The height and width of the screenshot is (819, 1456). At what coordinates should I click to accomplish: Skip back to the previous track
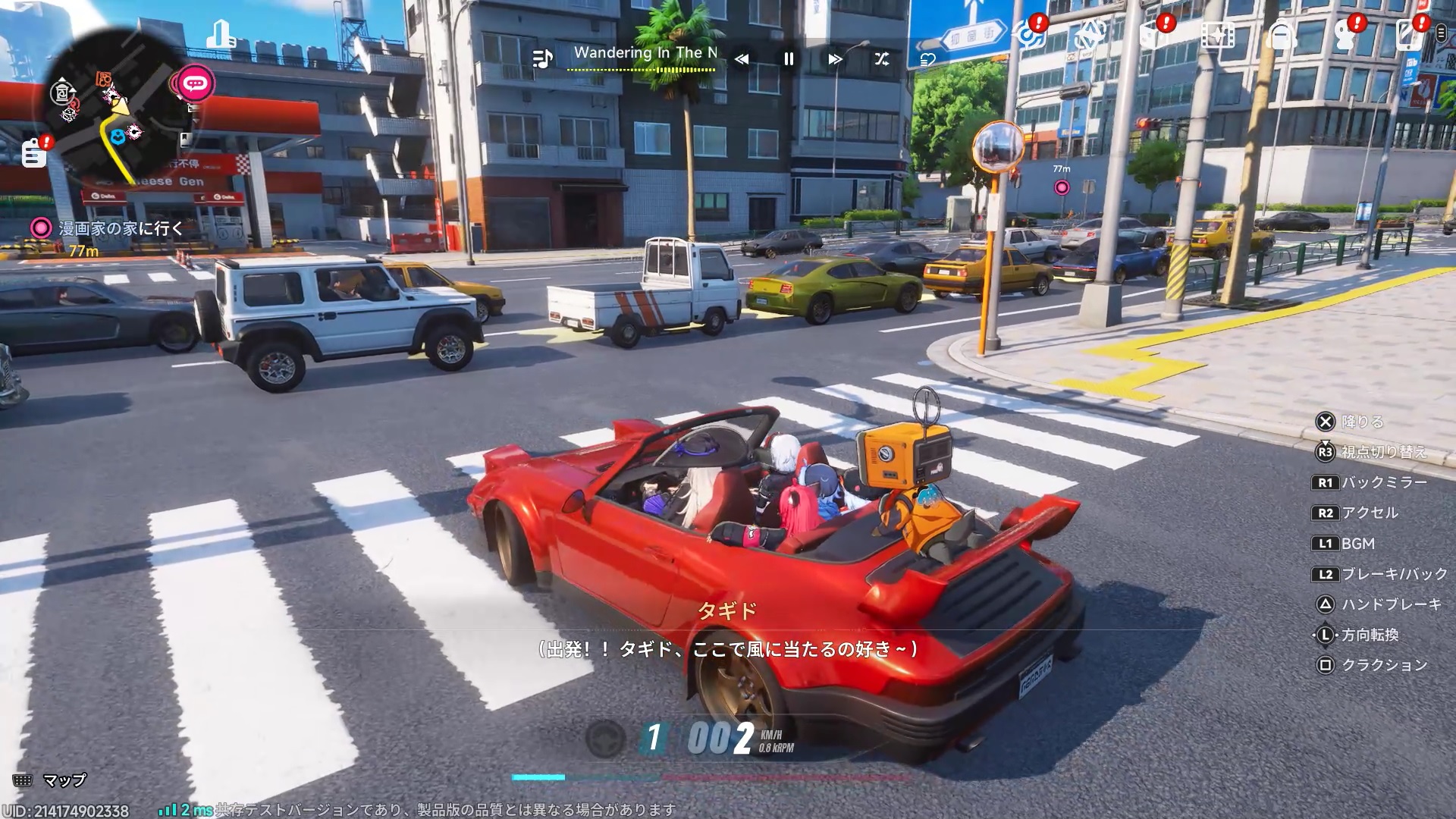coord(742,59)
